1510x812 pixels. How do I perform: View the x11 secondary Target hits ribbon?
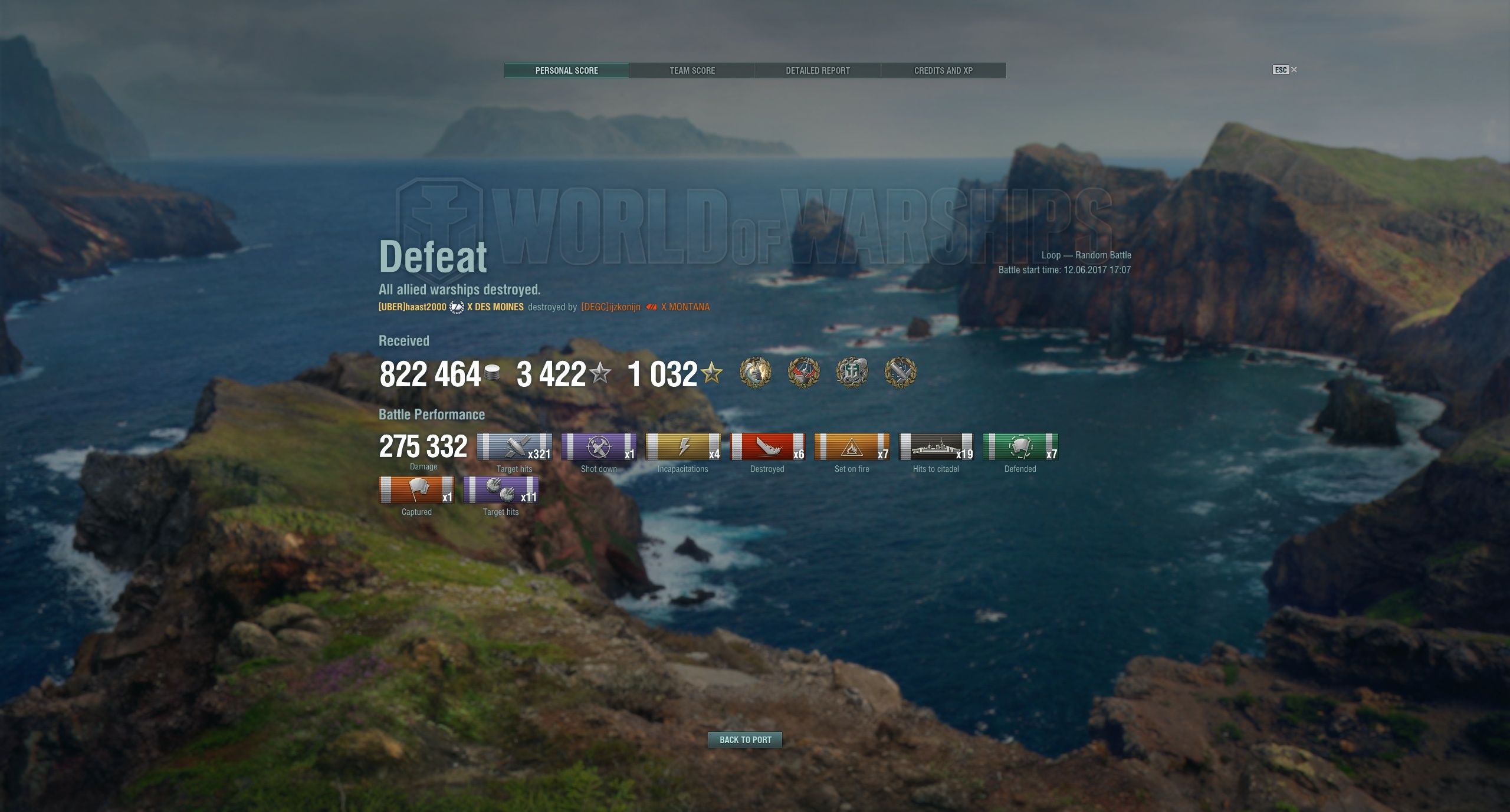[x=501, y=490]
